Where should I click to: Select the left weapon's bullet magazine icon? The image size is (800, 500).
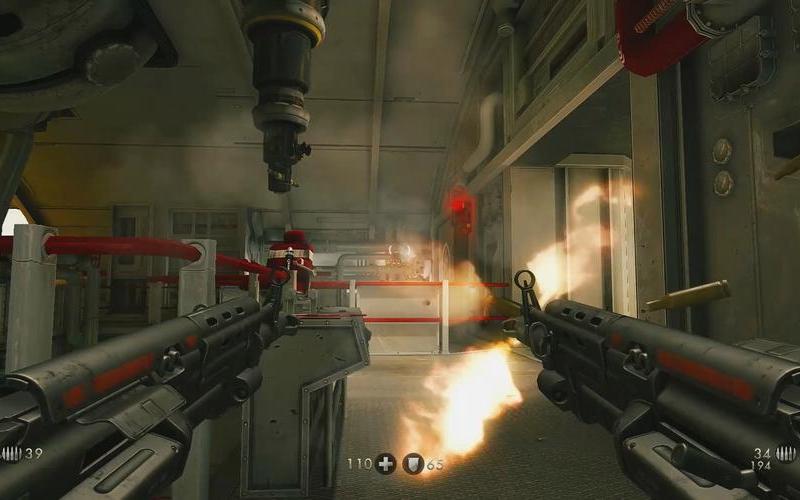11,454
